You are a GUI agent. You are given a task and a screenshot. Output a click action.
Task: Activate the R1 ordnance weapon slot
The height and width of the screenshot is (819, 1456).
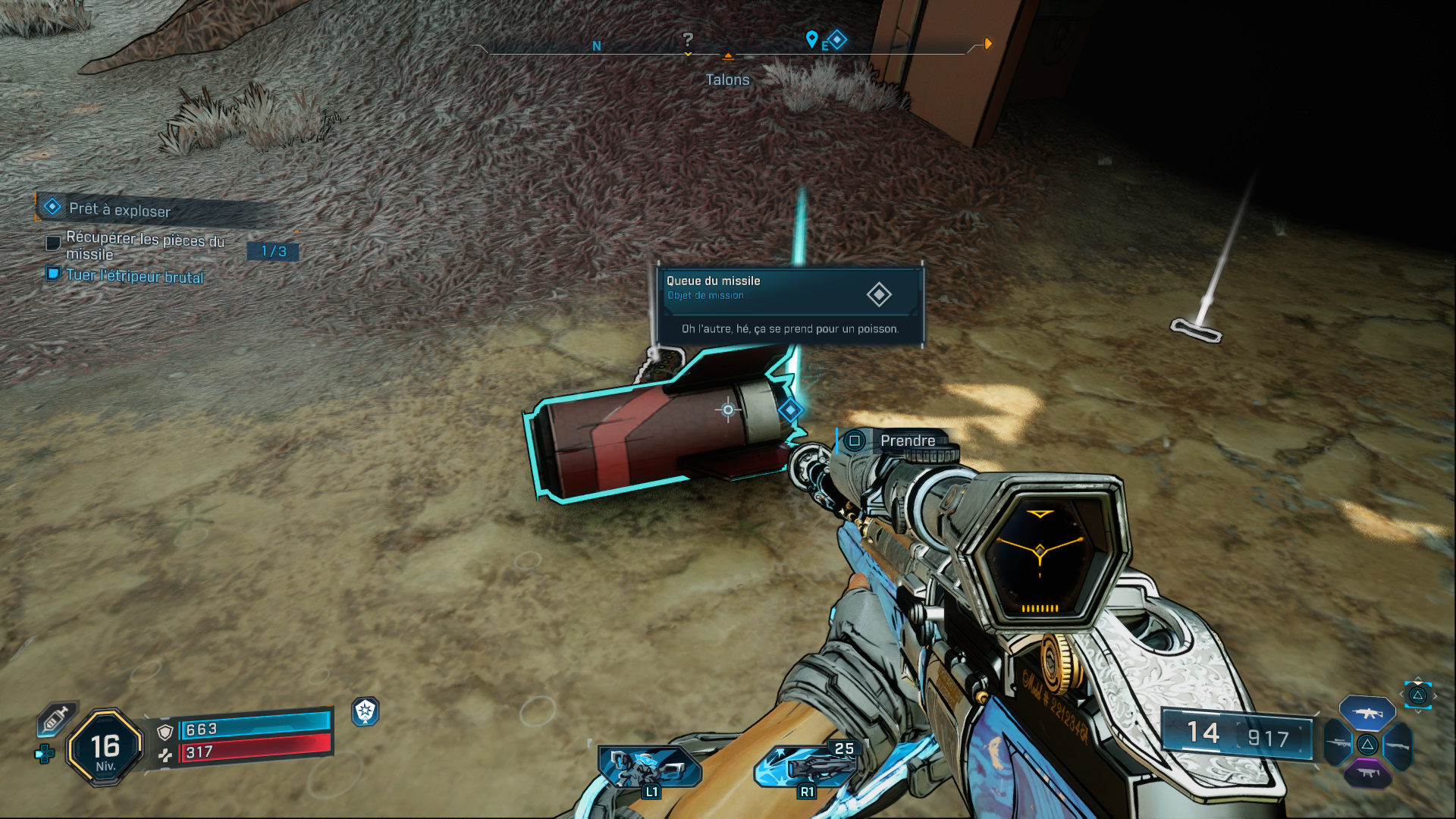click(x=805, y=766)
